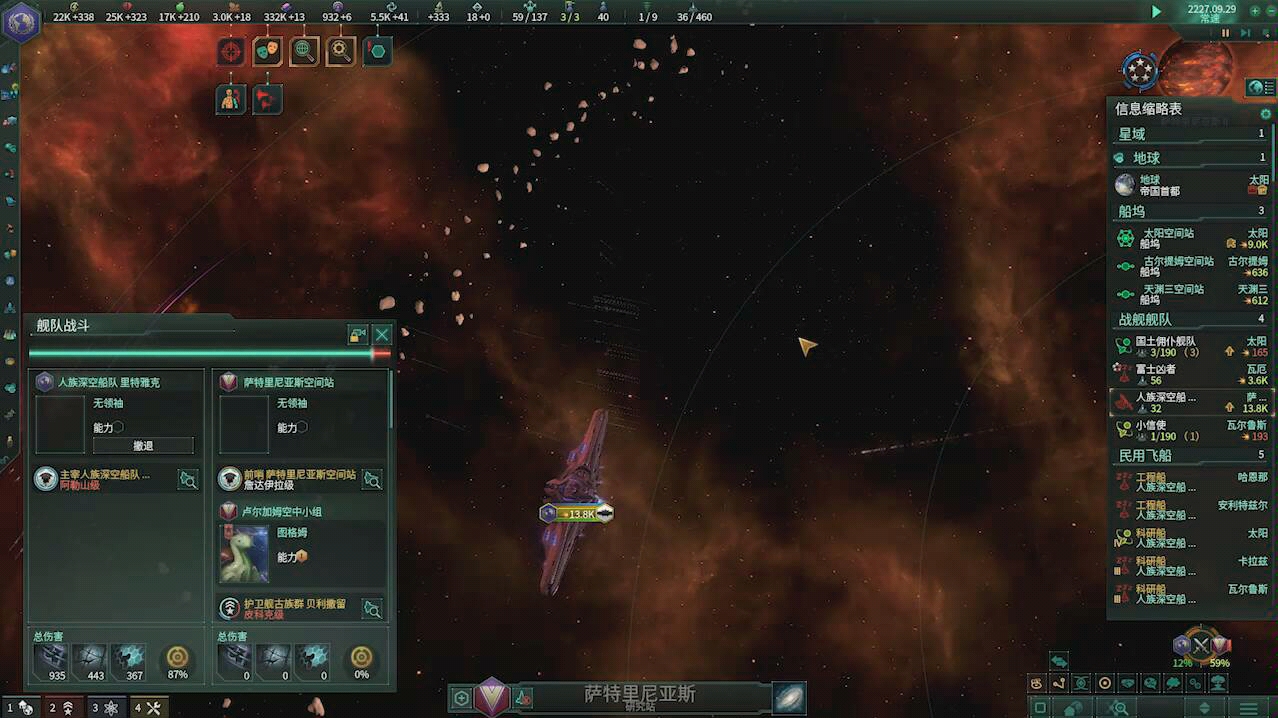Open the galaxy map view
This screenshot has width=1278, height=718.
pos(788,697)
